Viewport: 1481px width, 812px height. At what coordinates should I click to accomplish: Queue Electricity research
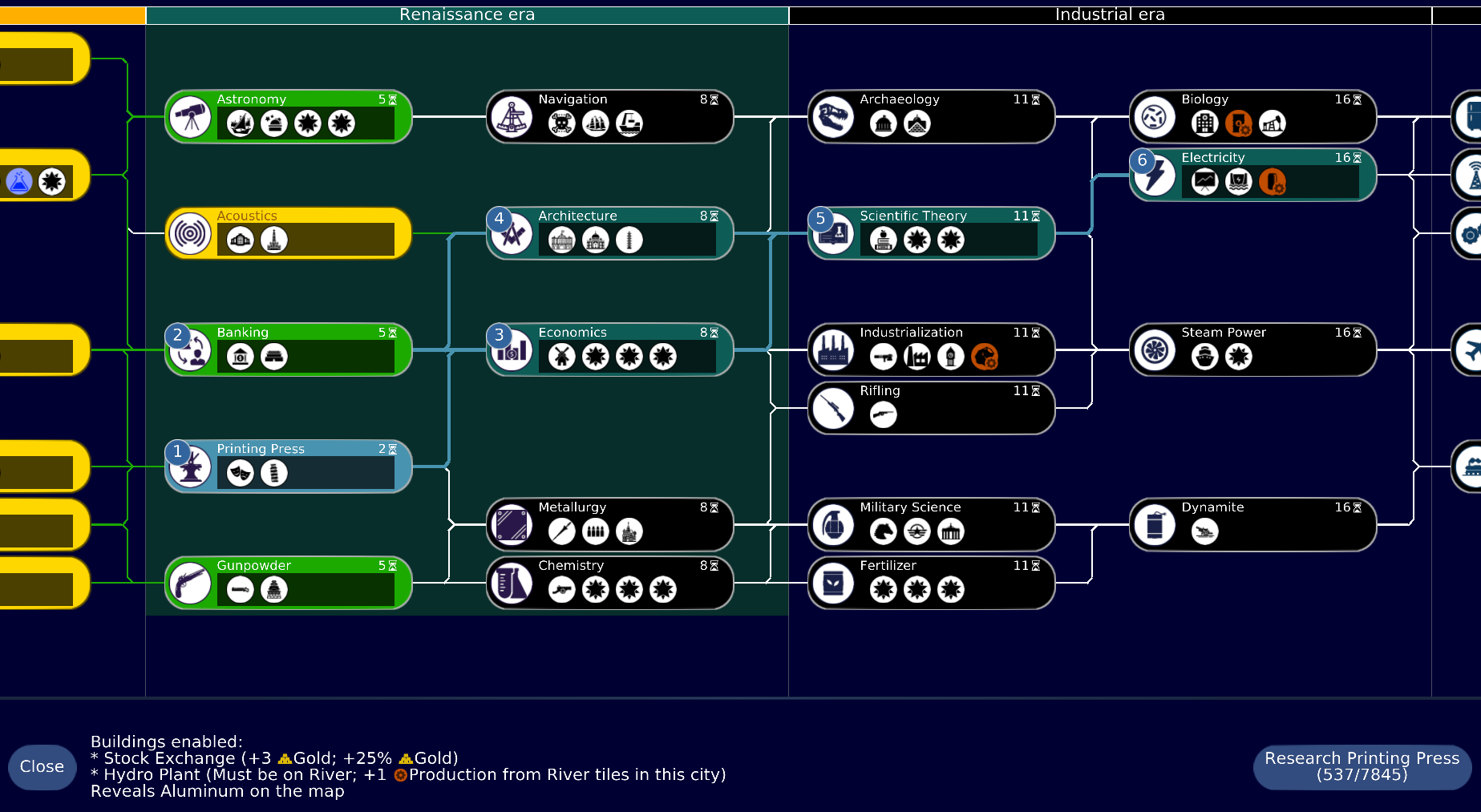tap(1252, 176)
